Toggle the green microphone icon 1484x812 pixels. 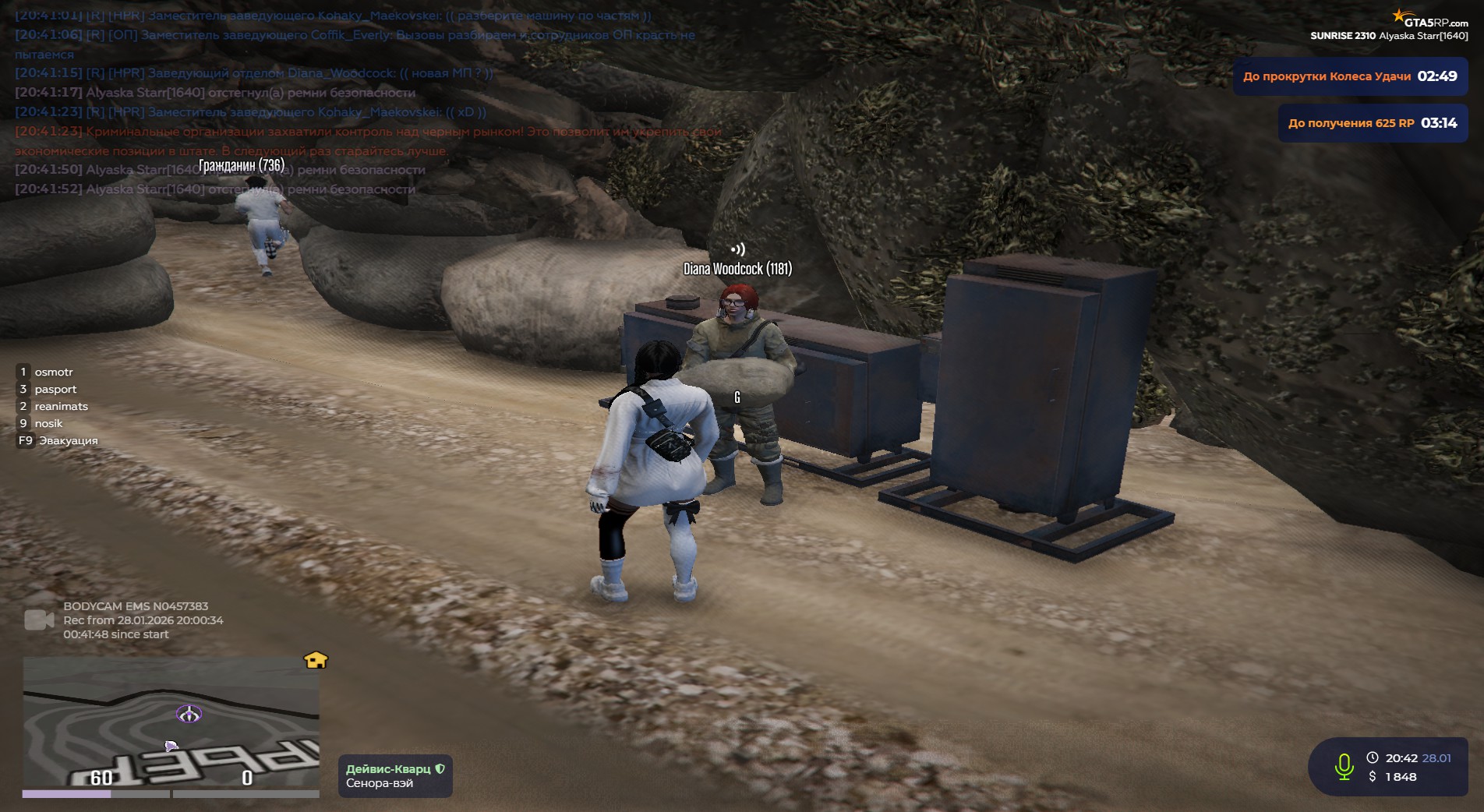pos(1344,767)
